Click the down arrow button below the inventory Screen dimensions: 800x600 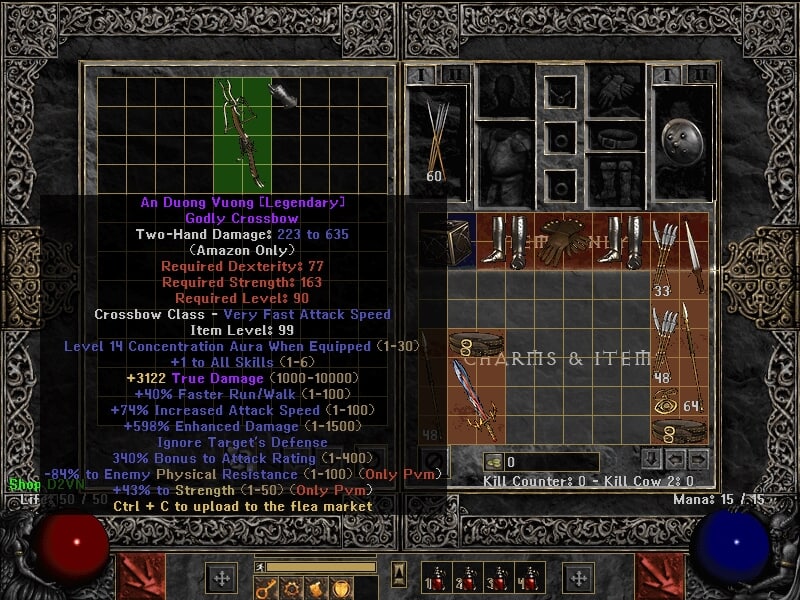pyautogui.click(x=650, y=461)
